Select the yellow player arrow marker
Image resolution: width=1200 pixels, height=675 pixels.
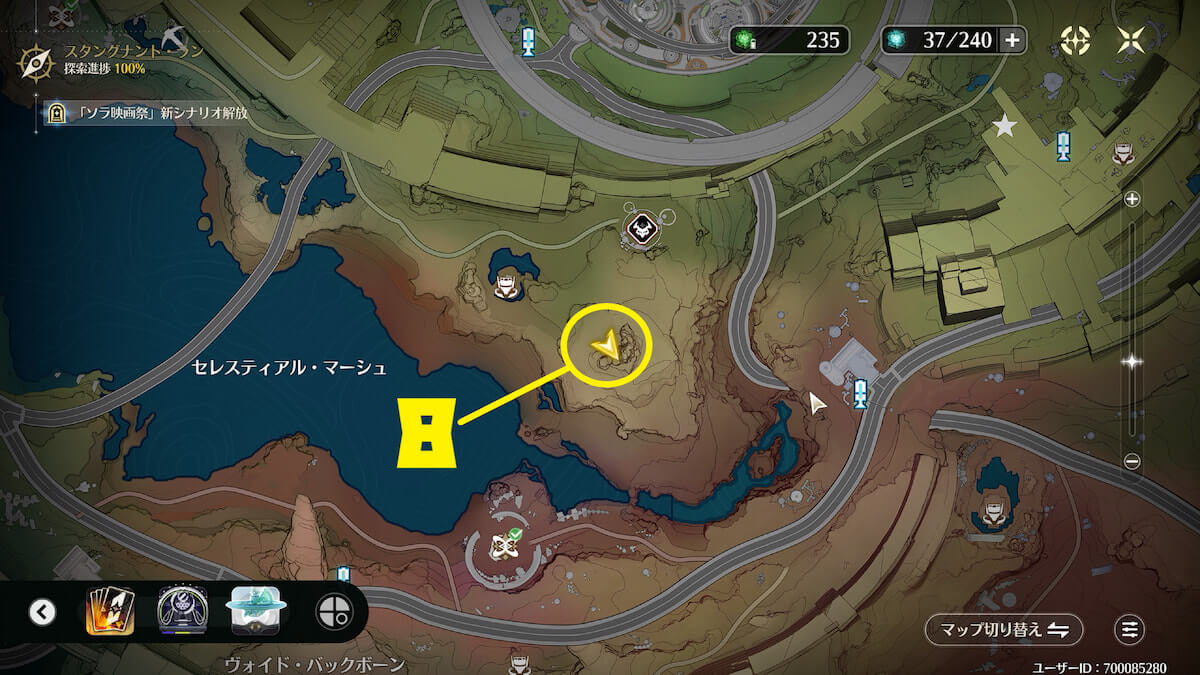(606, 347)
